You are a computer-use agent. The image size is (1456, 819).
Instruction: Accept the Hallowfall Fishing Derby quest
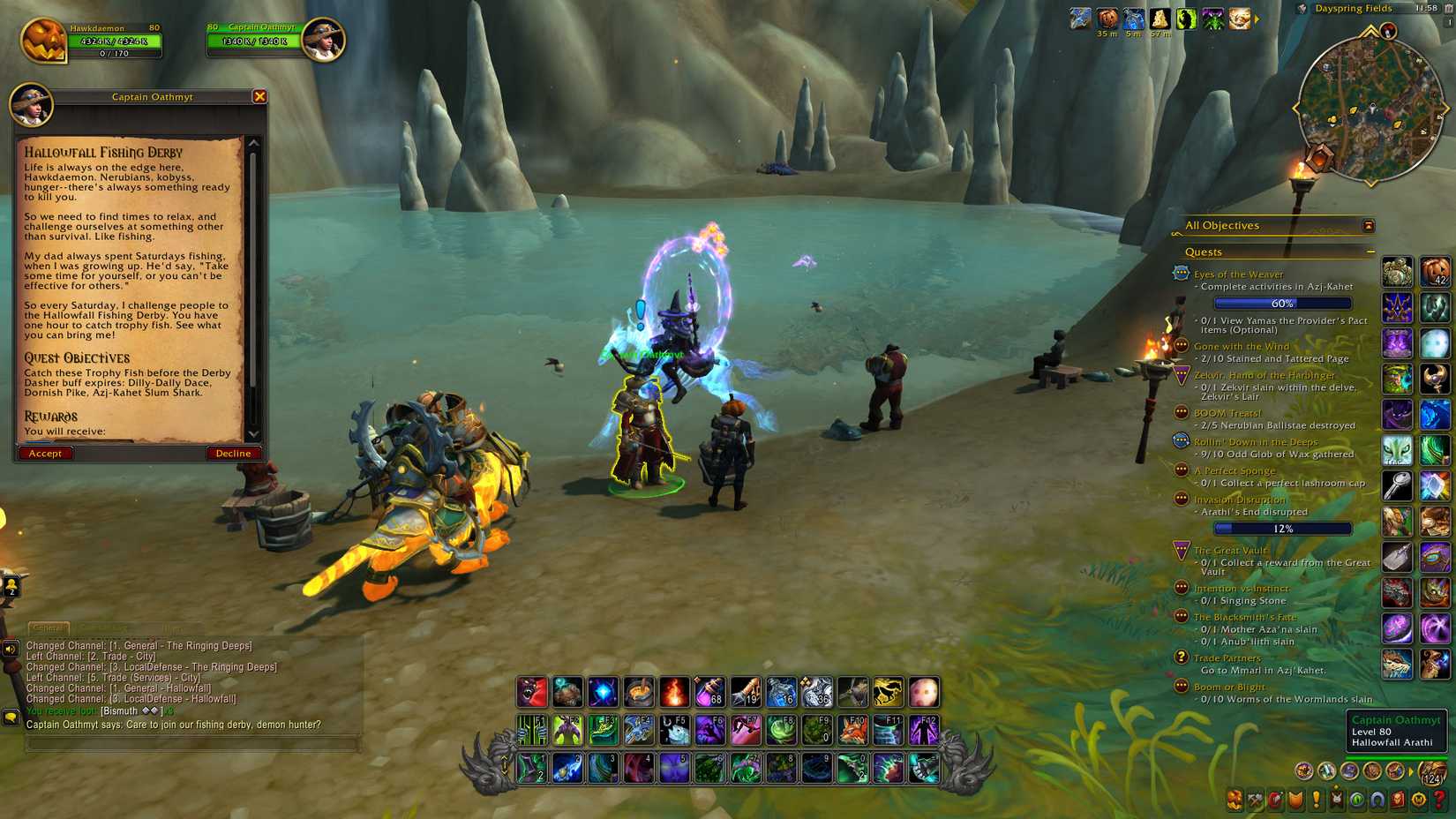coord(45,453)
